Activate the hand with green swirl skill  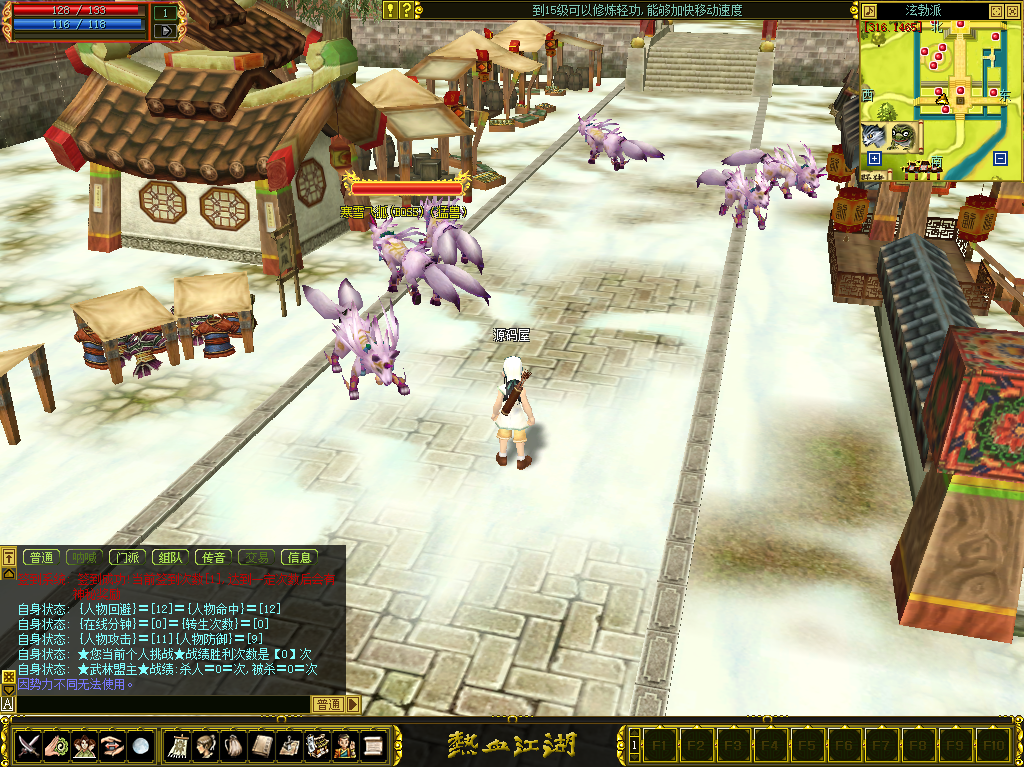(58, 745)
